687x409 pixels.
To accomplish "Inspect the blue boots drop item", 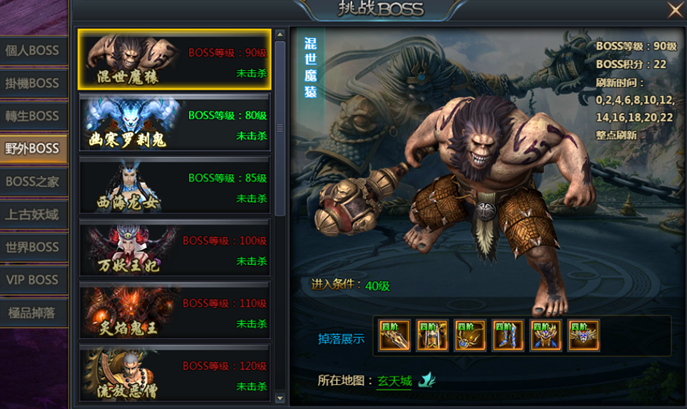I will 508,335.
